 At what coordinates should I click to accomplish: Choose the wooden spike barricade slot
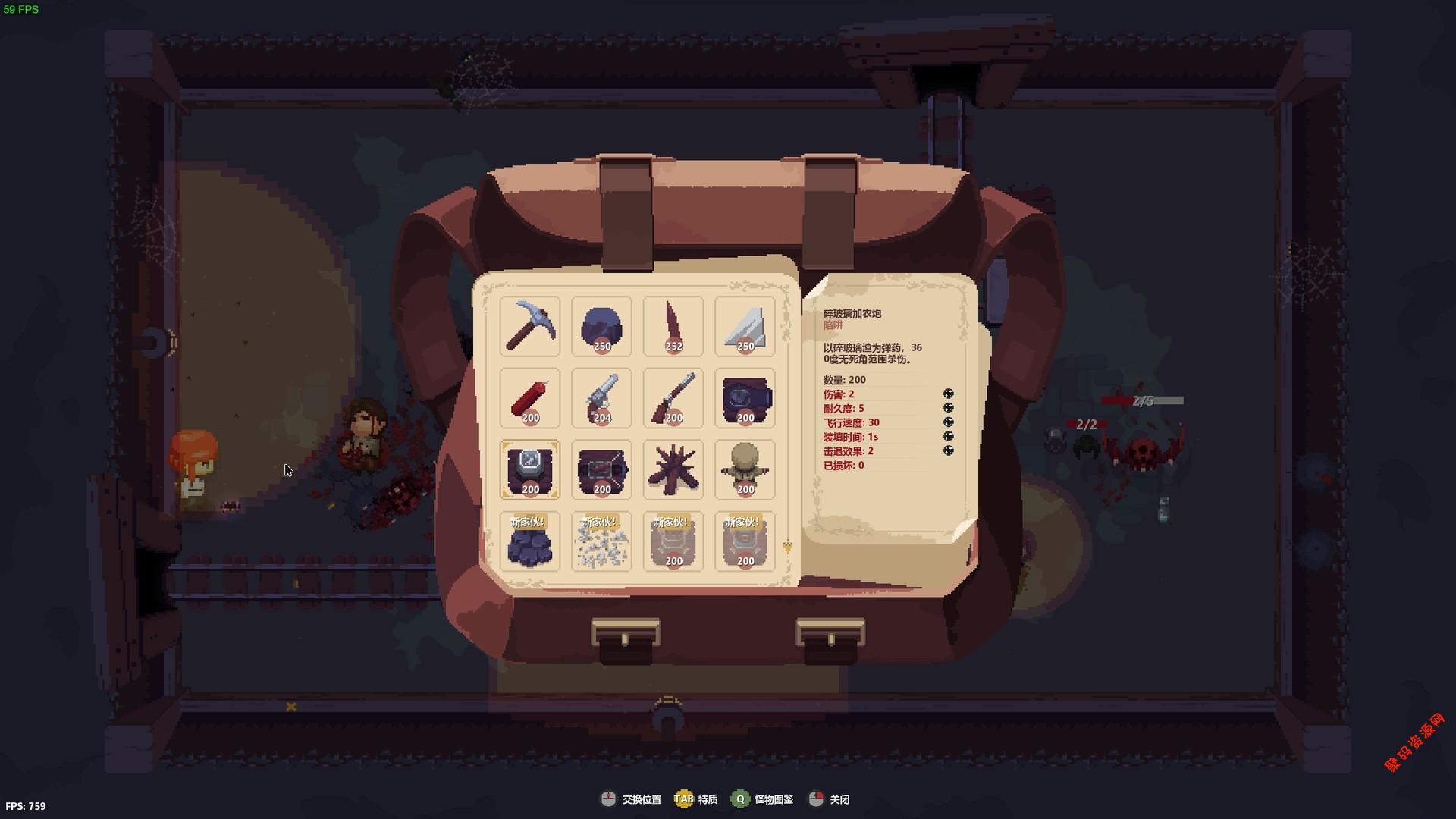[673, 469]
